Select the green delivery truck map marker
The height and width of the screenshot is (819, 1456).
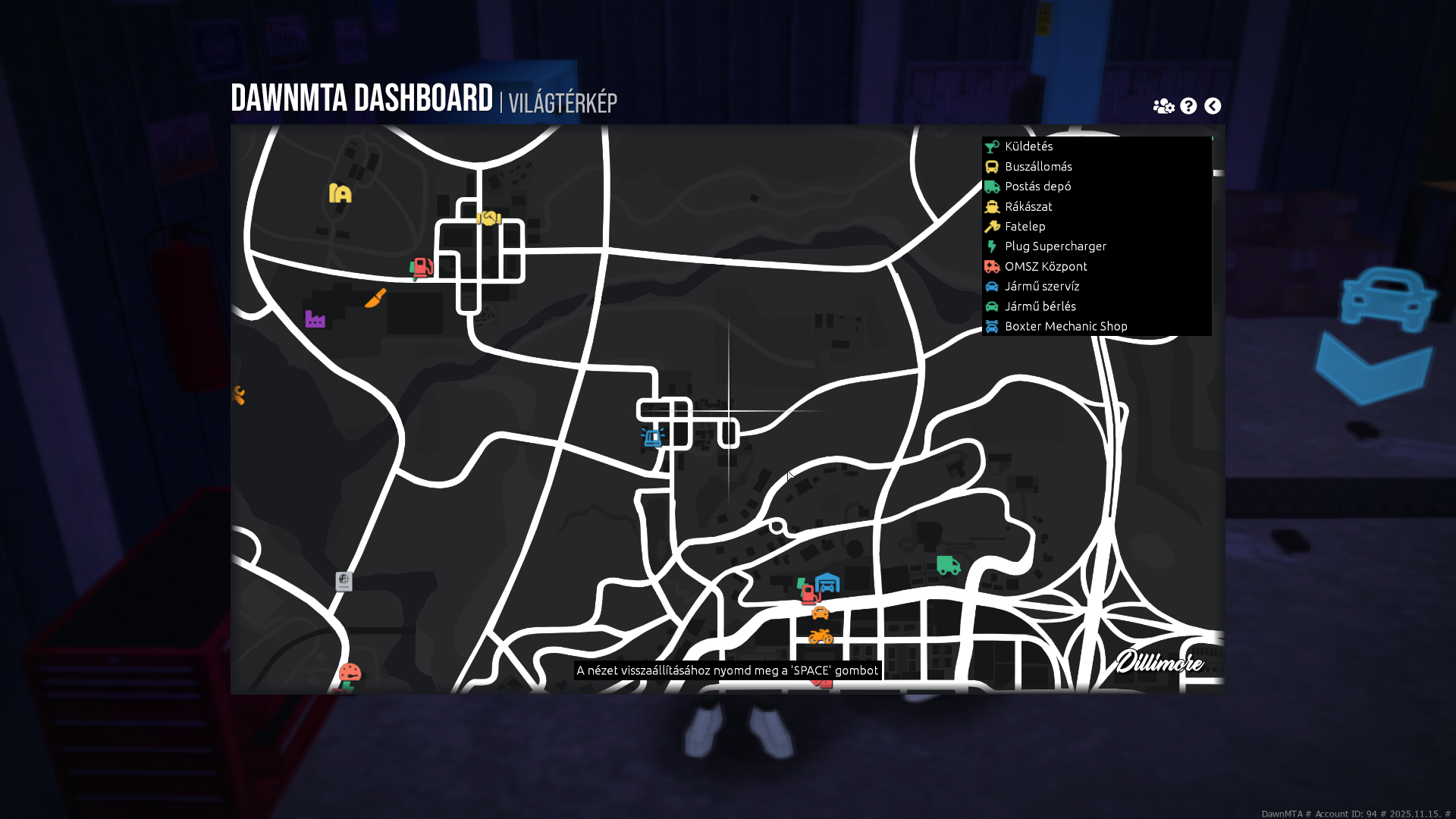click(948, 565)
